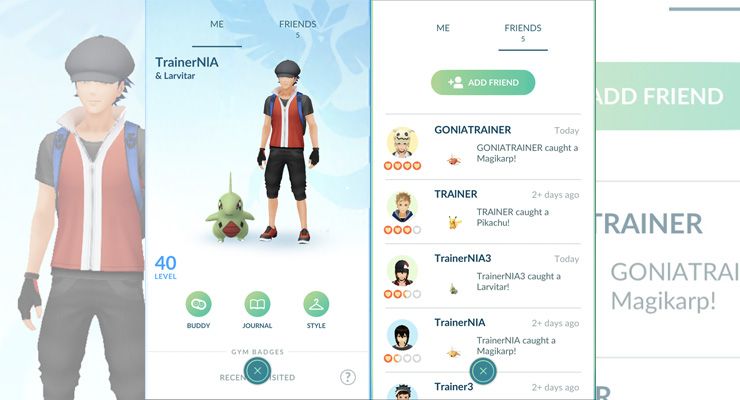Open the partially visible Trainer3 friend row

point(440,388)
